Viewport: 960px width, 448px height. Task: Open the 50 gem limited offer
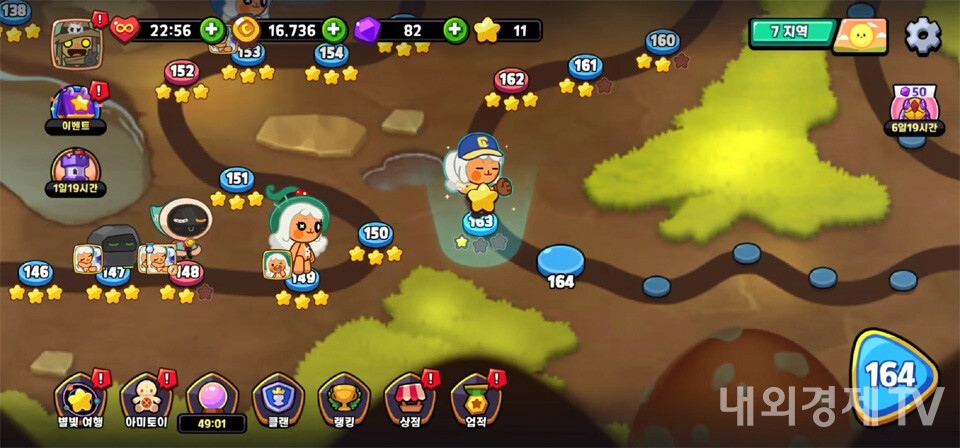(916, 106)
